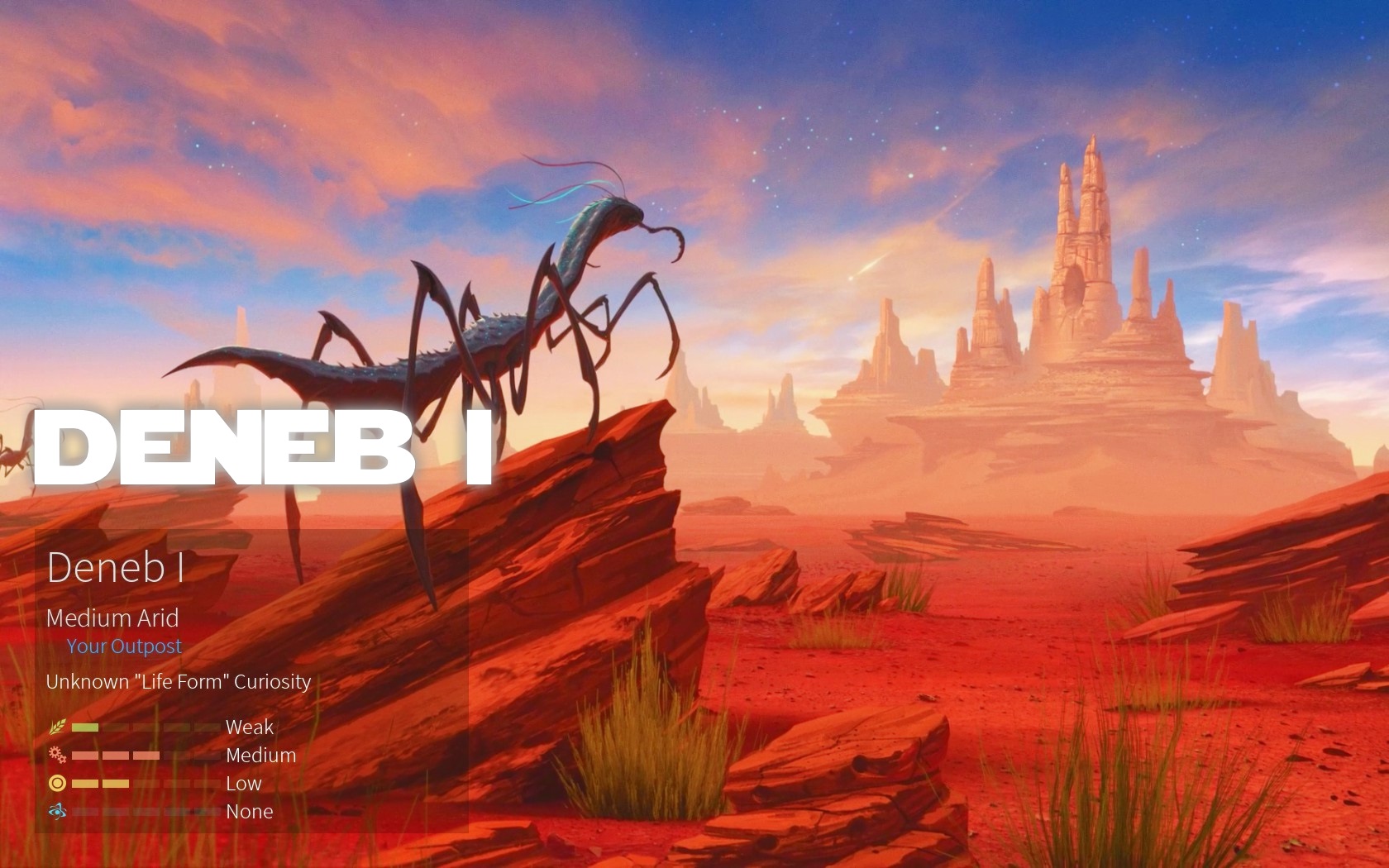Open Your Outpost link
The image size is (1389, 868).
[x=125, y=646]
